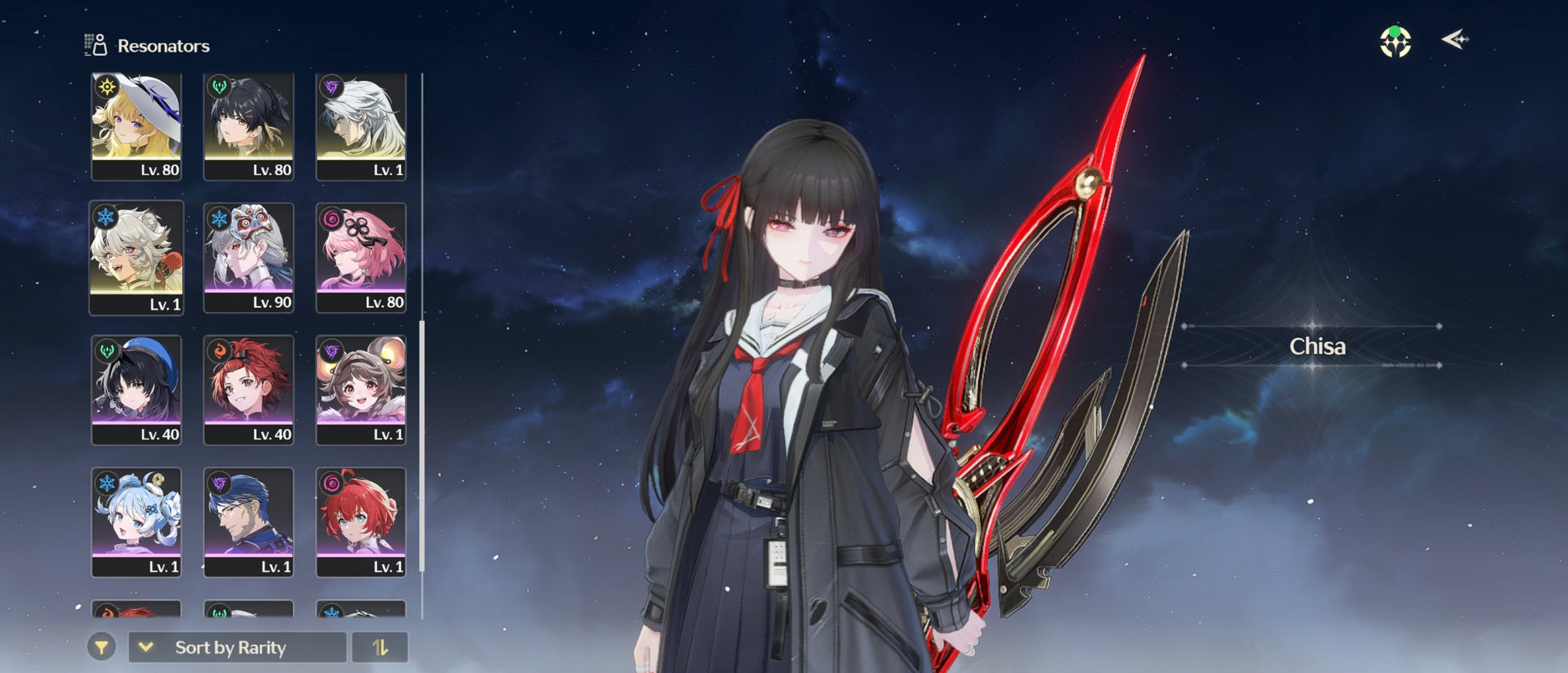Open the resonator filter funnel button

(102, 647)
